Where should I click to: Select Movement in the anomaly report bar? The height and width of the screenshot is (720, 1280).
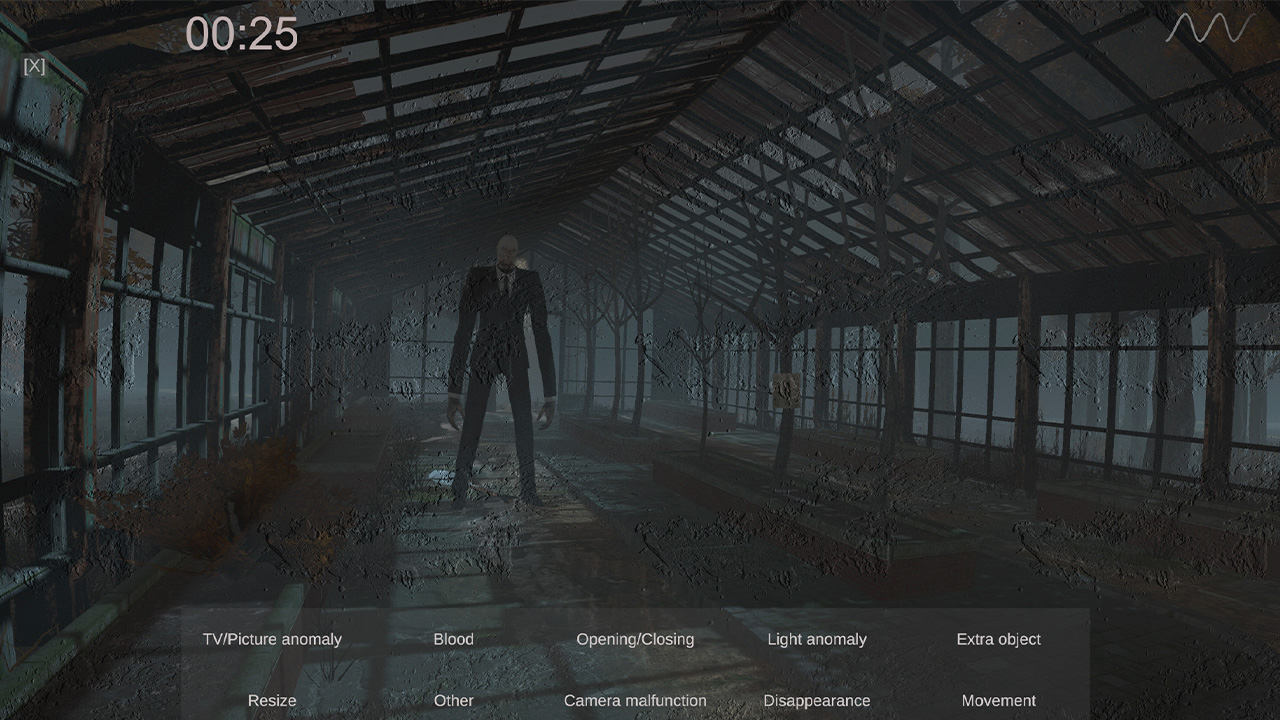tap(998, 701)
